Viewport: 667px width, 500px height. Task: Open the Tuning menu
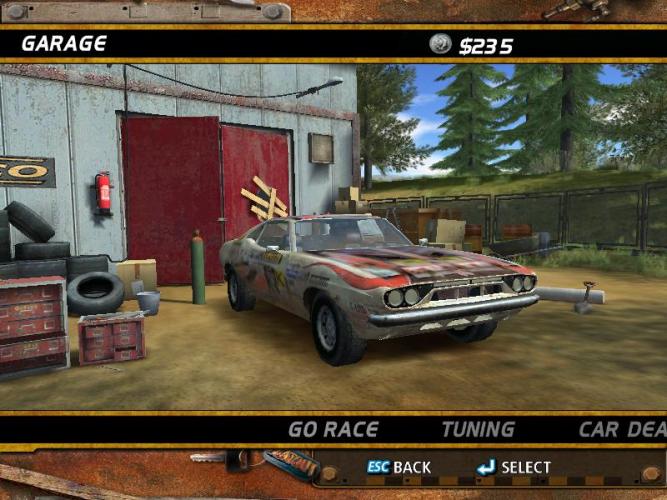[x=478, y=430]
